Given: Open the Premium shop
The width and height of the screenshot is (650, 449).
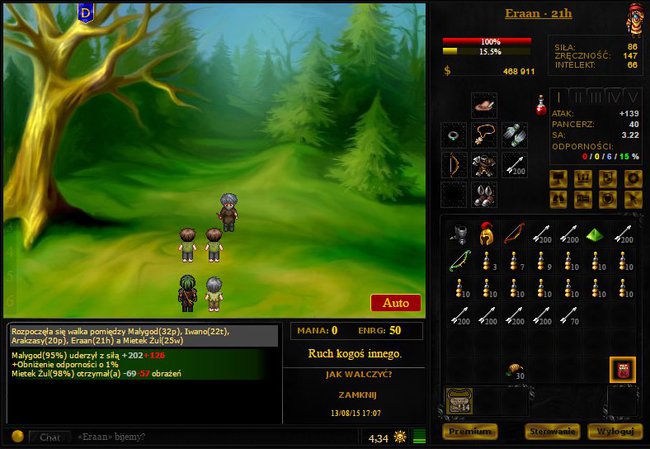Looking at the screenshot, I should tap(469, 431).
